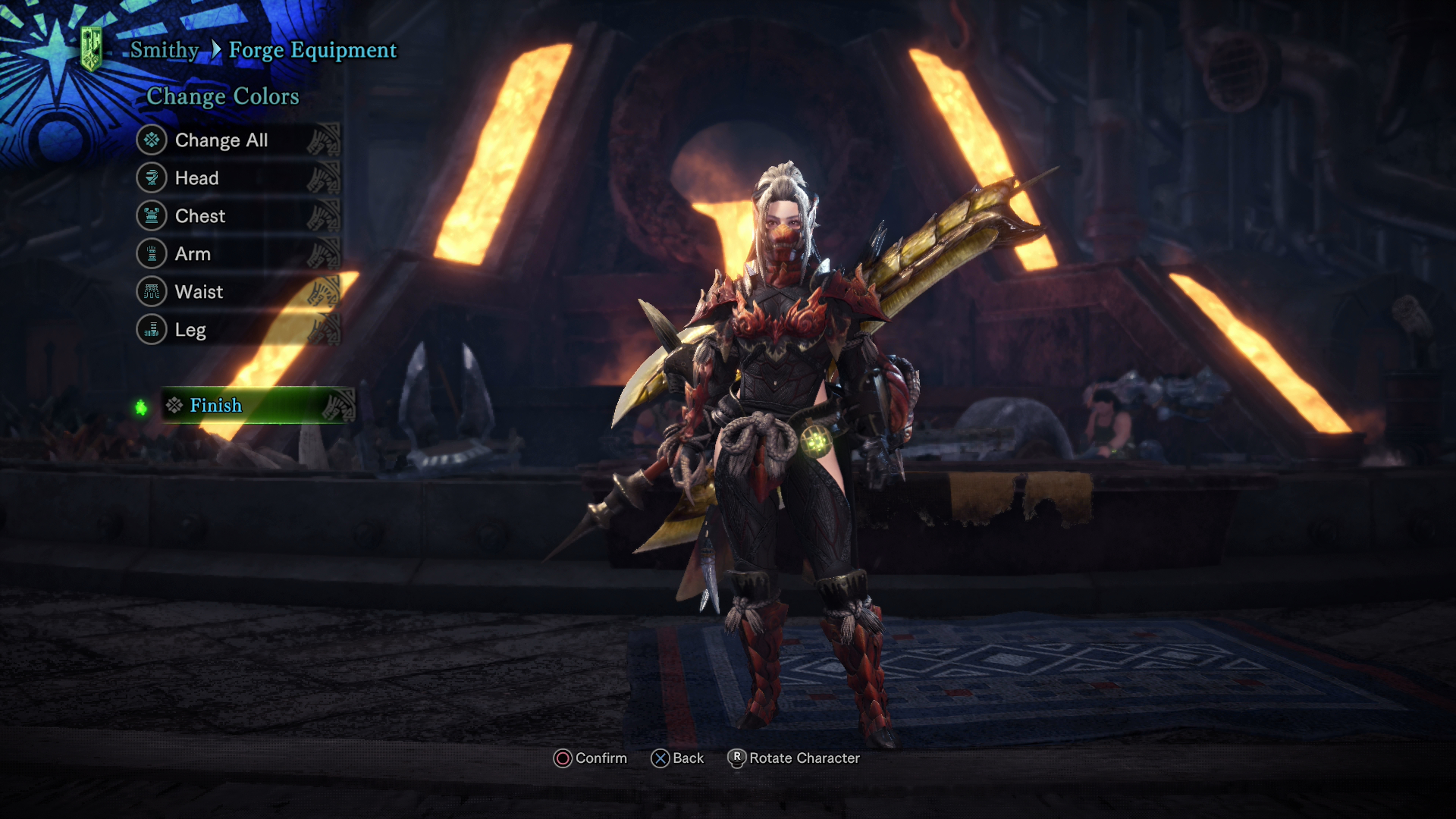Select the Change All icon
Image resolution: width=1456 pixels, height=819 pixels.
click(153, 140)
